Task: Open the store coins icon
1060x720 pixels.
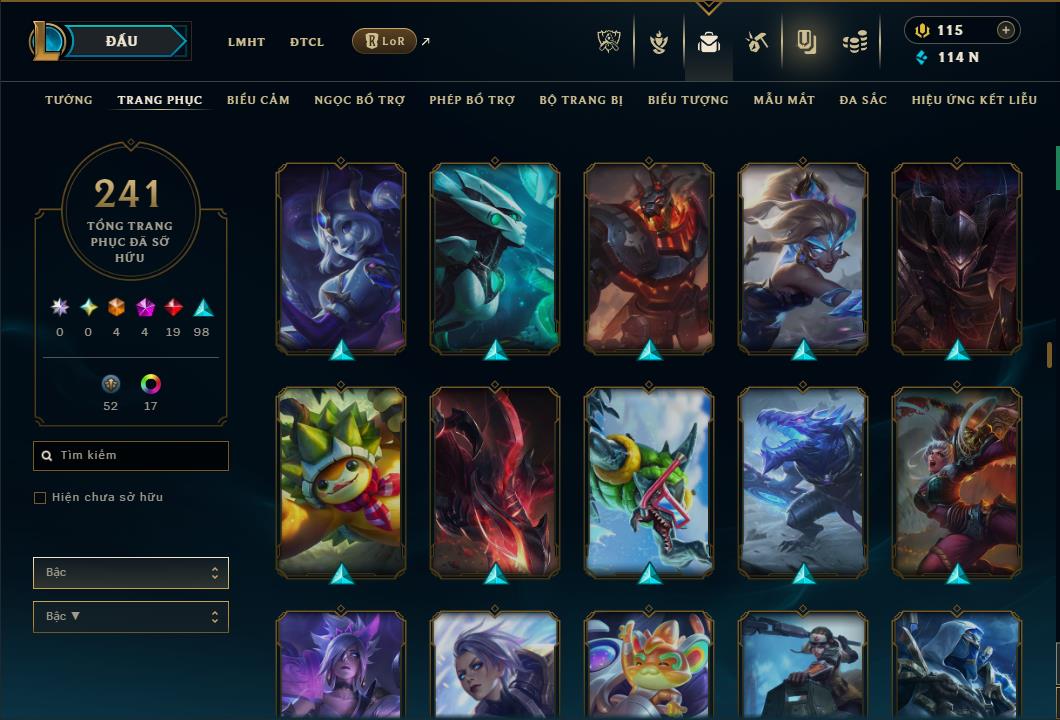Action: click(854, 42)
